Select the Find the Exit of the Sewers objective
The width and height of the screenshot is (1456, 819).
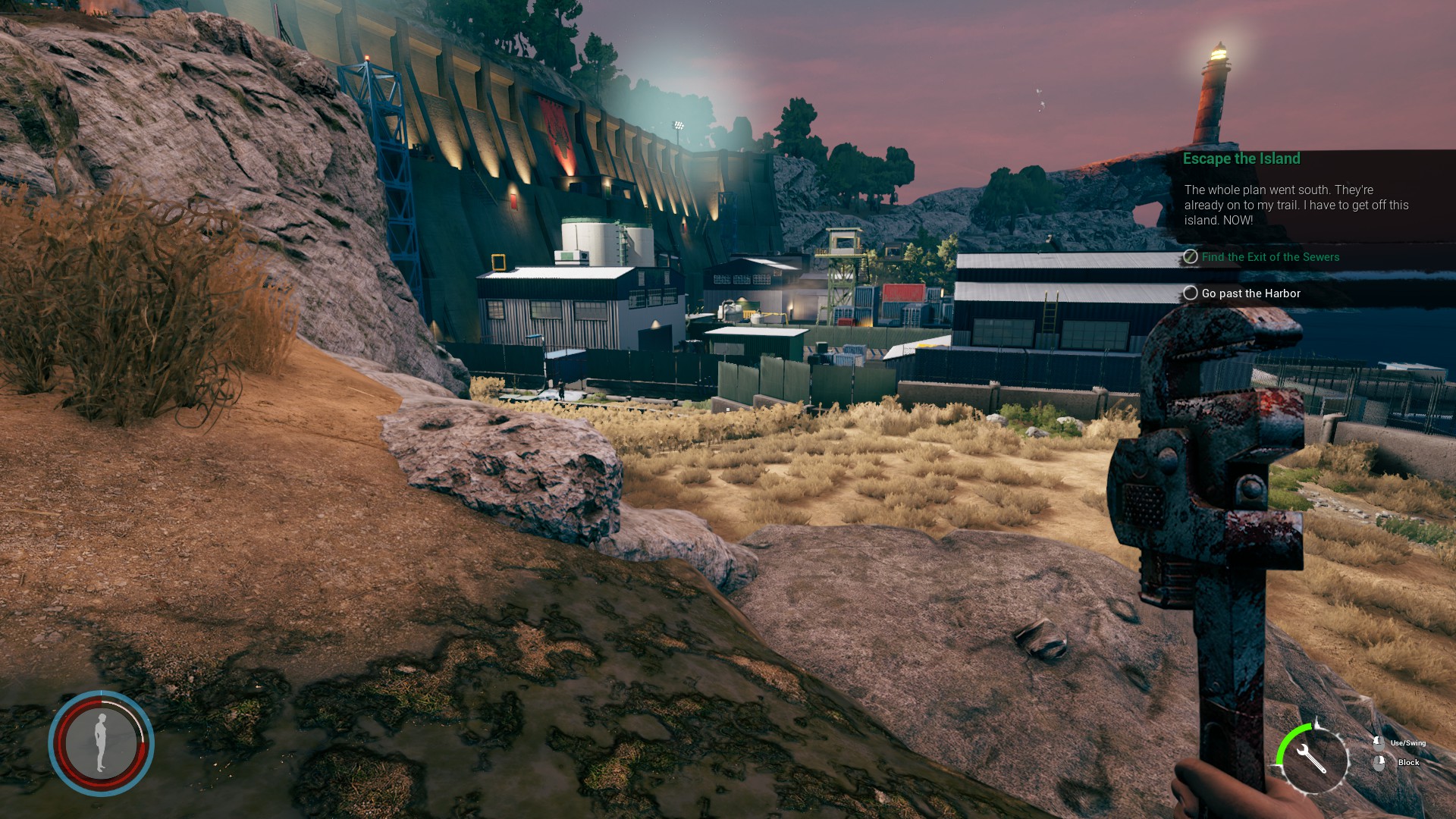pyautogui.click(x=1269, y=257)
